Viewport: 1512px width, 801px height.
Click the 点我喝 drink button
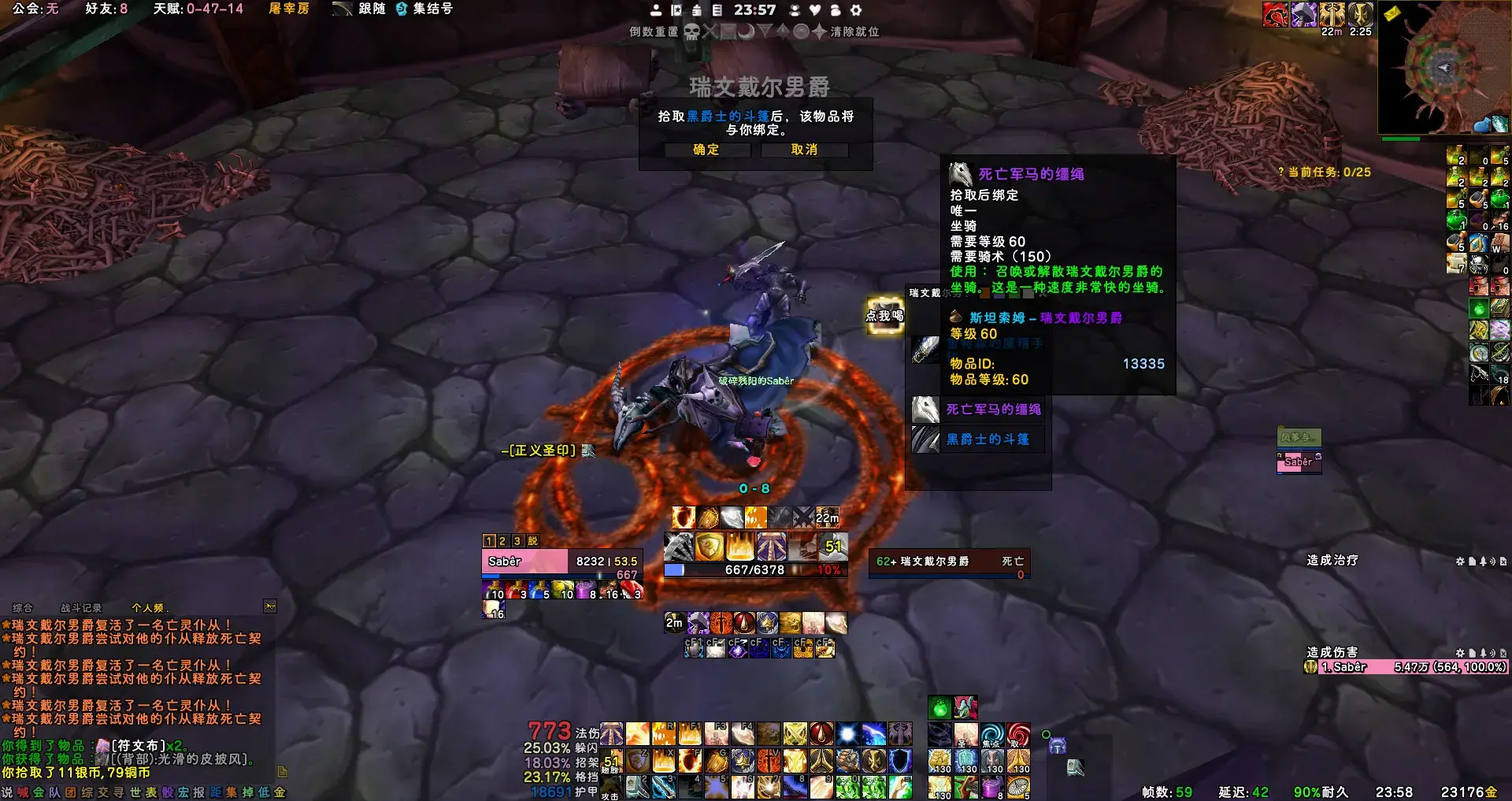[884, 315]
